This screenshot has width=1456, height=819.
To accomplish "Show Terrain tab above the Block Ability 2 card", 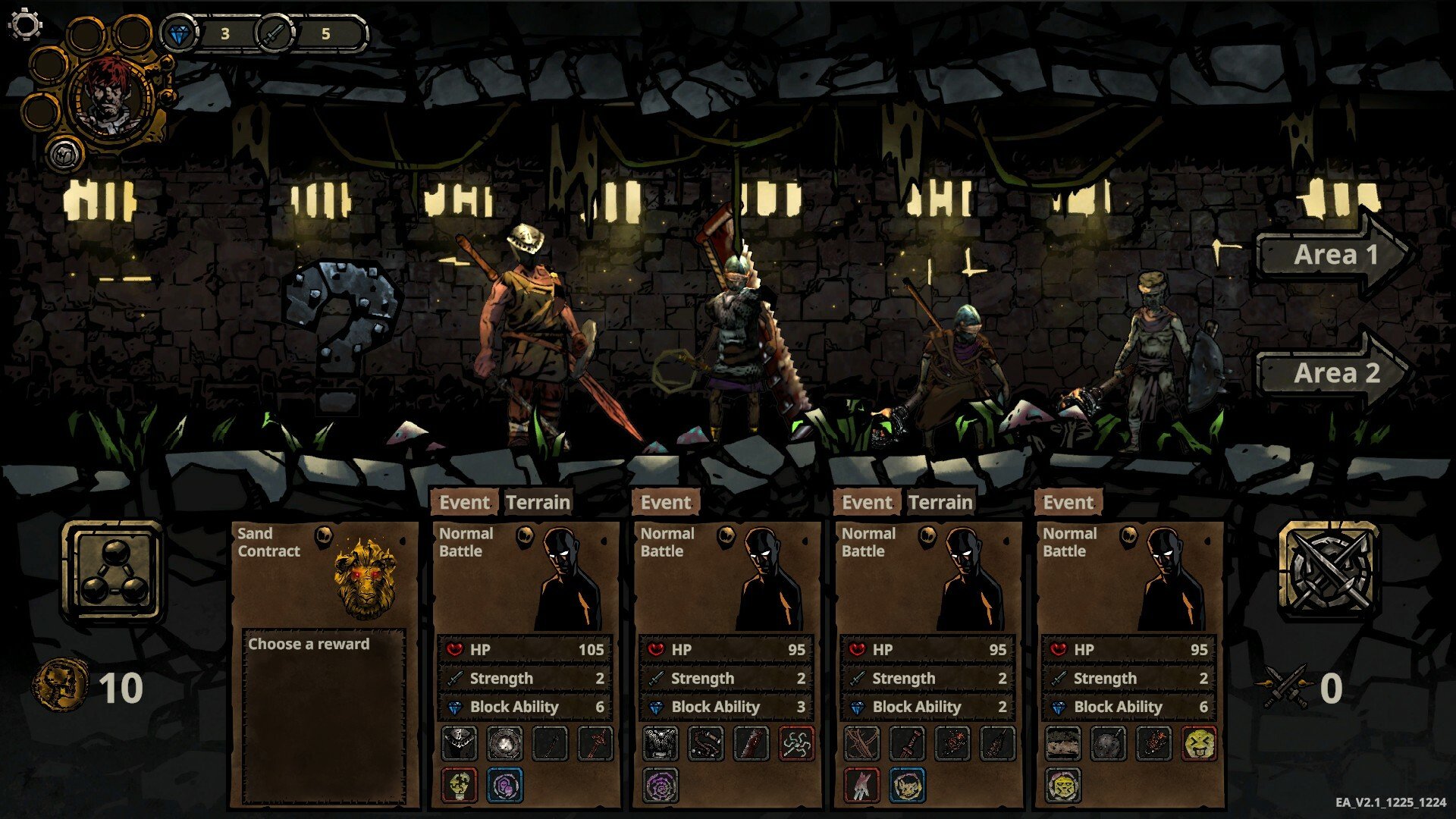I will 940,503.
